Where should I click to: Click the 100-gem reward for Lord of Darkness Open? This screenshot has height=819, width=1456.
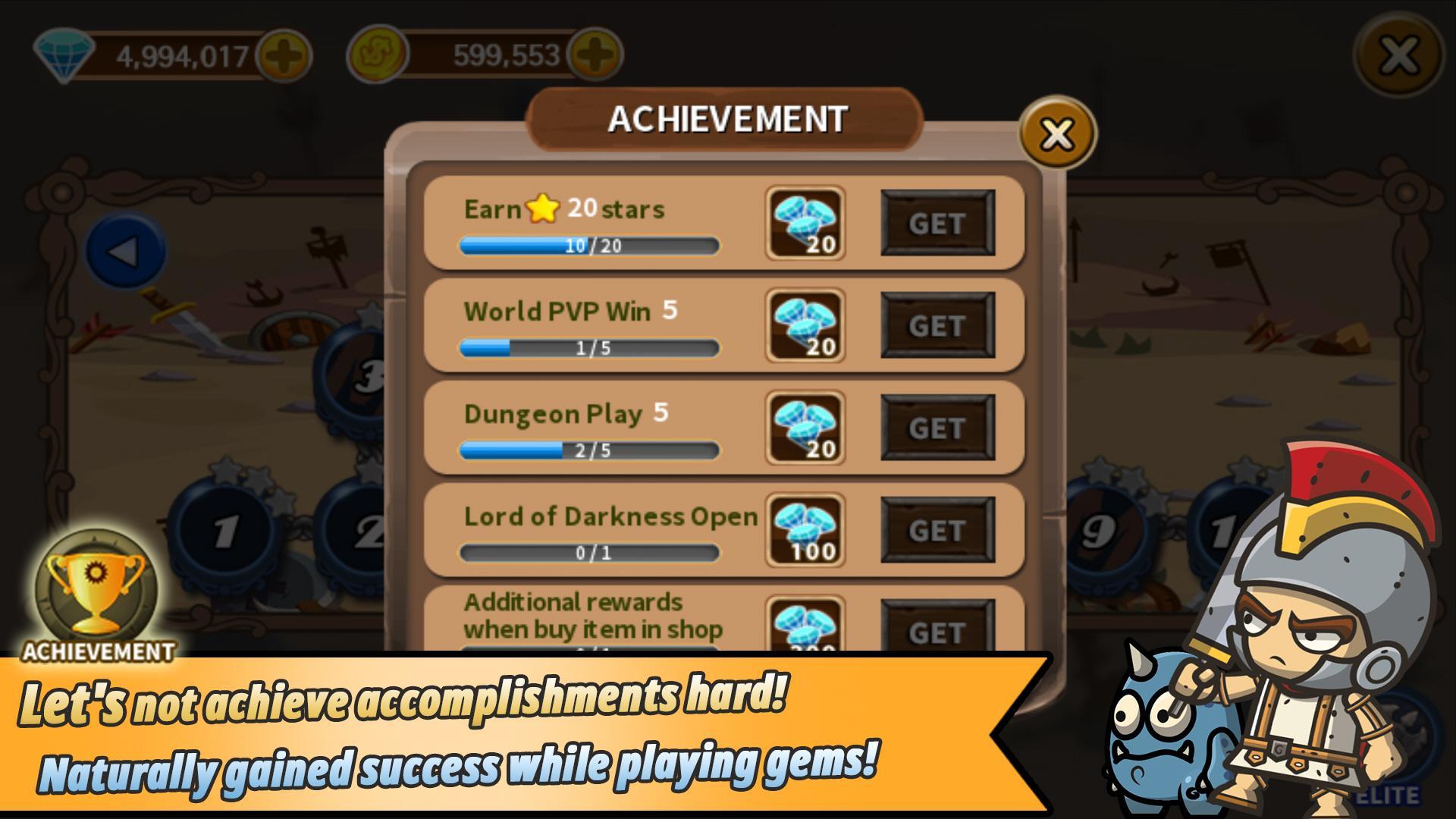(x=805, y=529)
